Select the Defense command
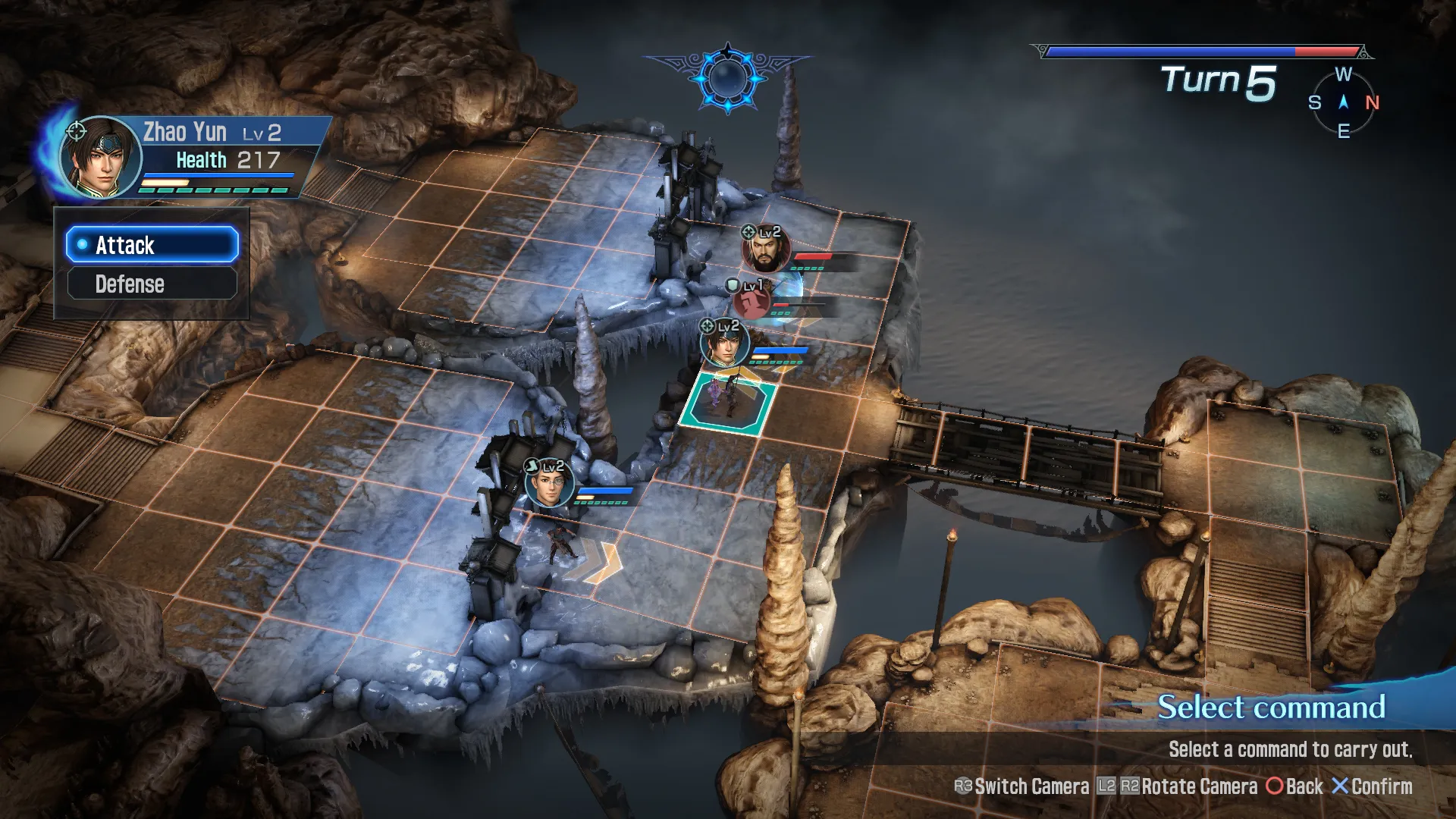This screenshot has width=1456, height=819. point(152,284)
